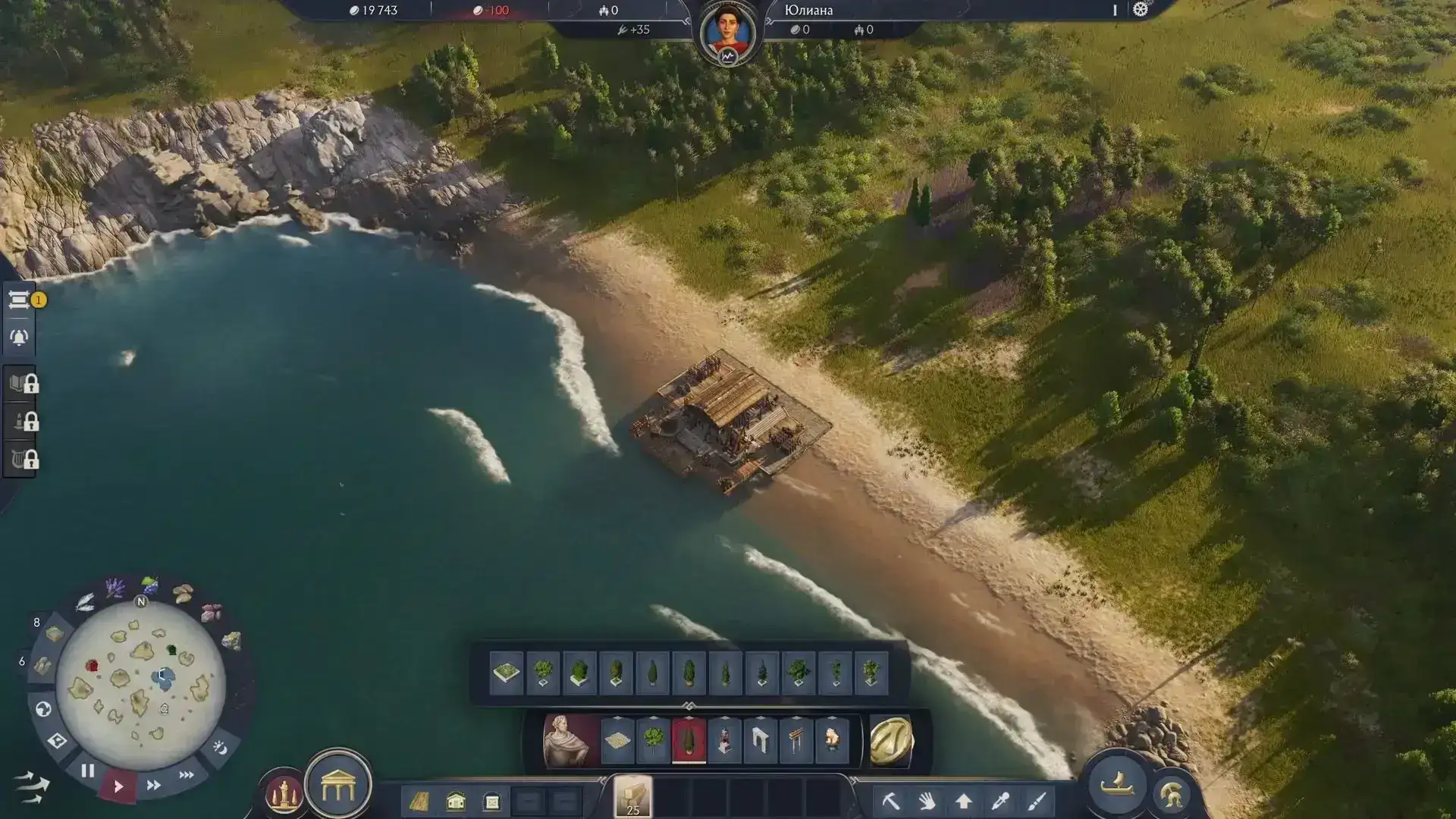Click the governor portrait at top center

coord(728,33)
